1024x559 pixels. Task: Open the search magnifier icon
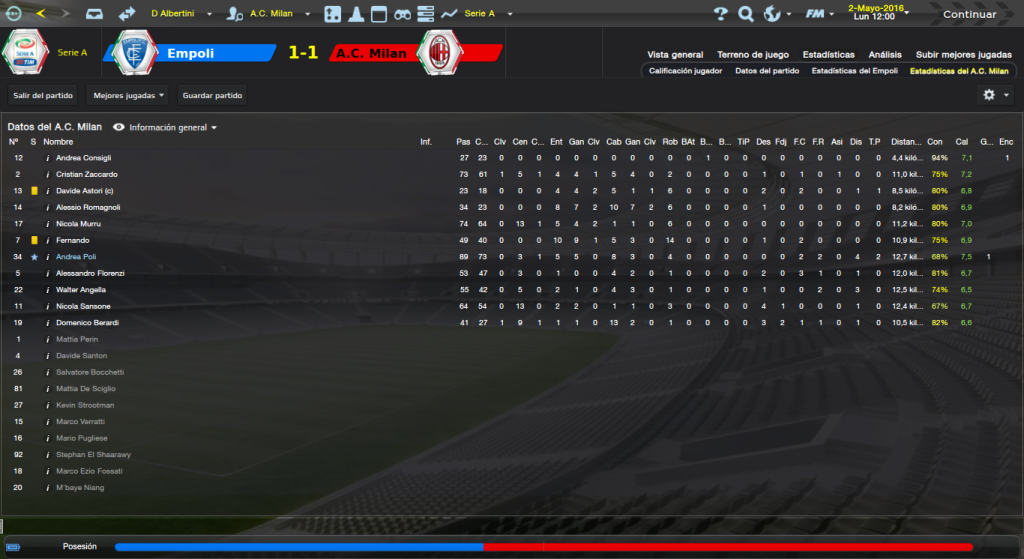pyautogui.click(x=745, y=14)
